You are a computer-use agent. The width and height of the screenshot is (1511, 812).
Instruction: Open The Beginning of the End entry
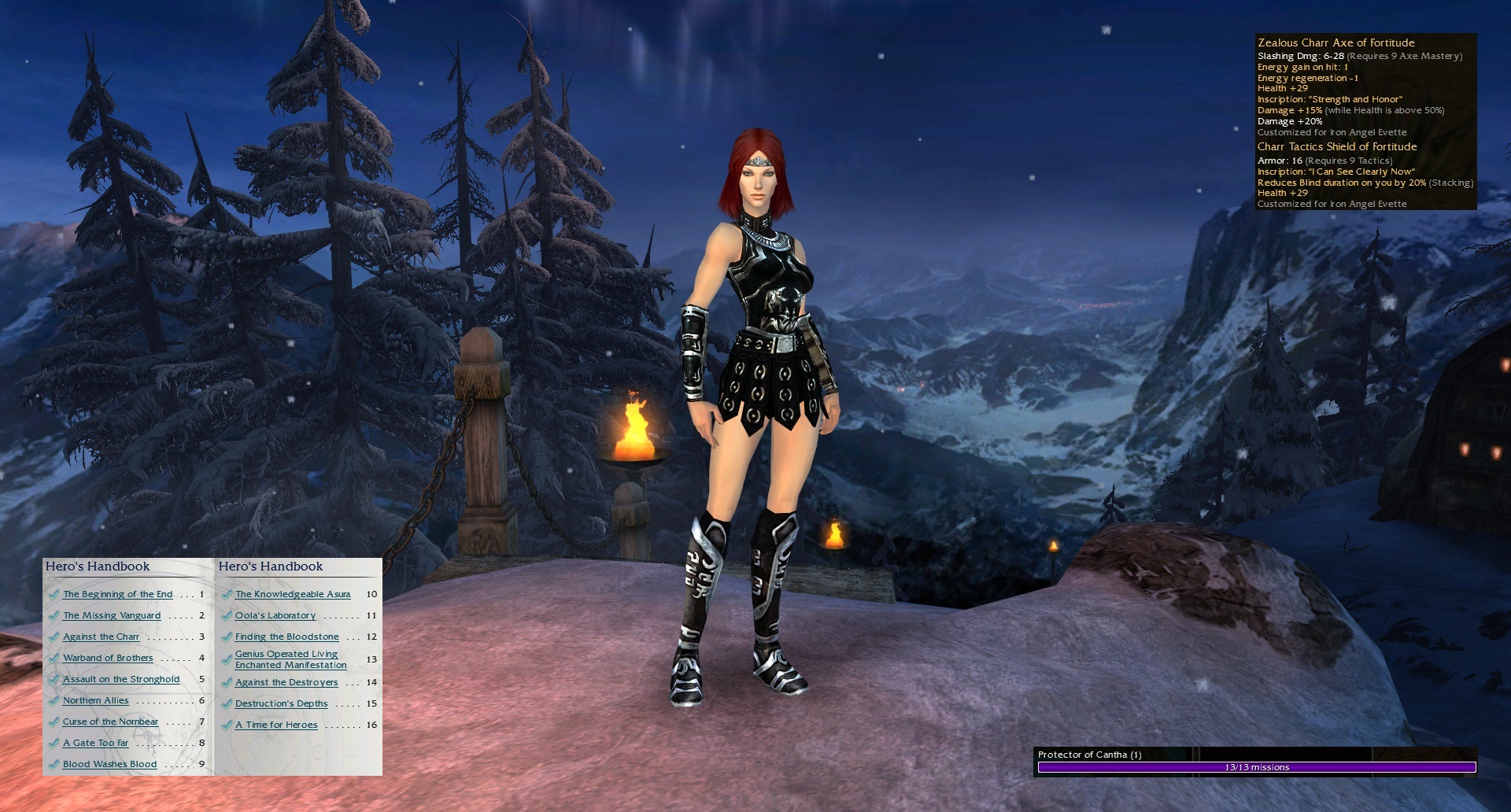click(117, 594)
